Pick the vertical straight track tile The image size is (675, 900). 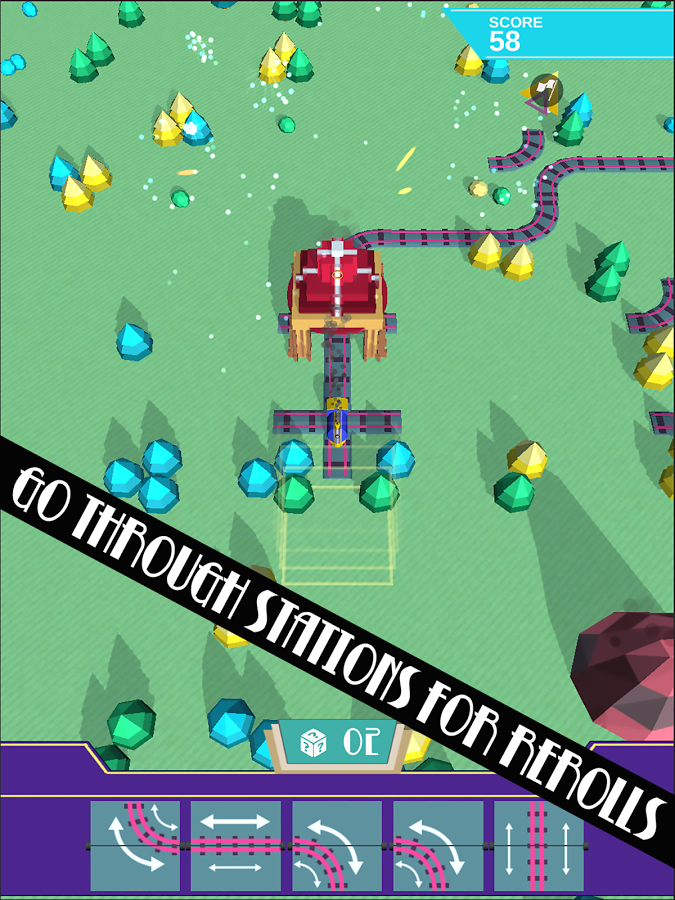[538, 845]
